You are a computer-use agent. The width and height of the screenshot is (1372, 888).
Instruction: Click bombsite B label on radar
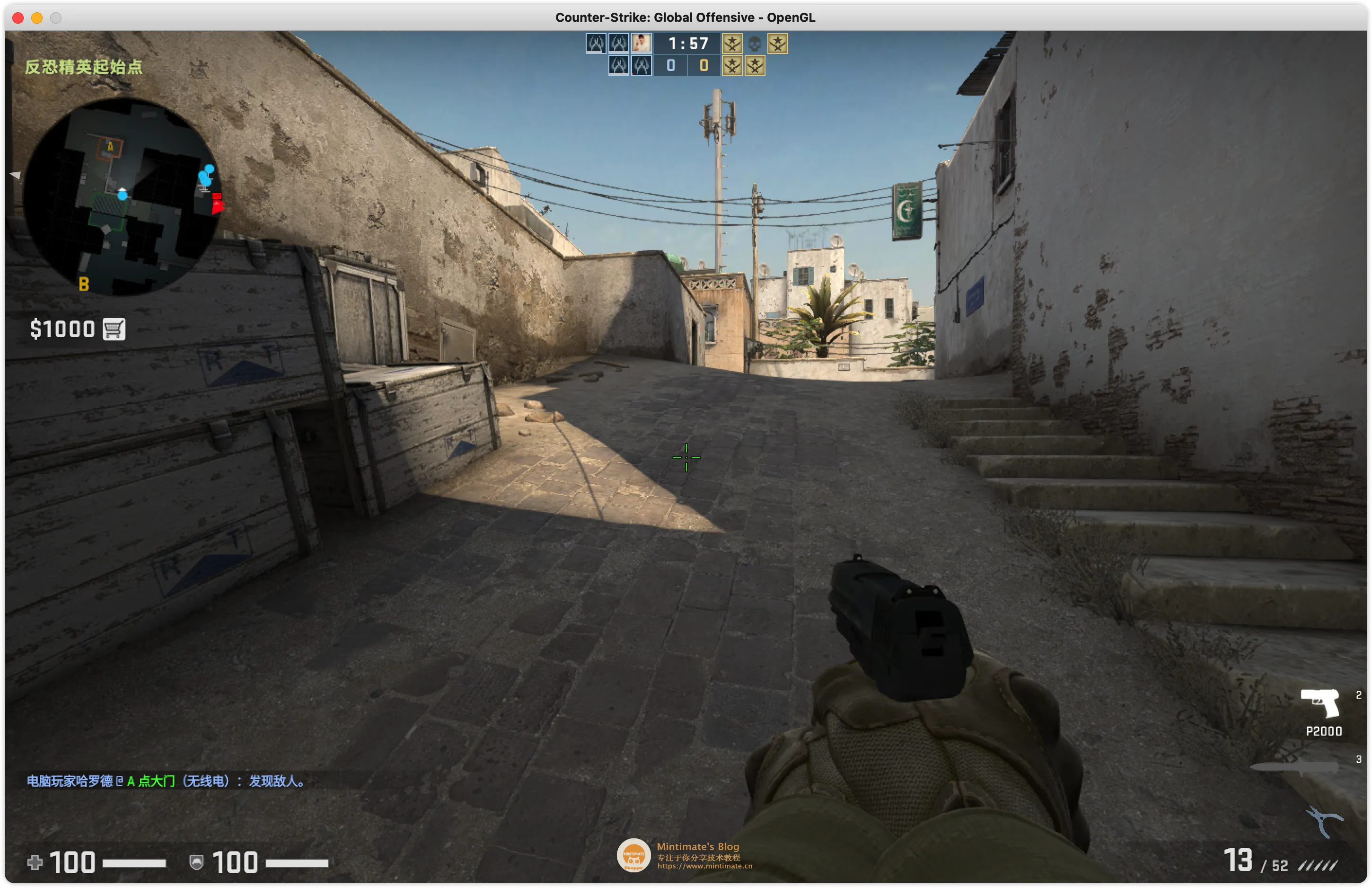point(84,284)
